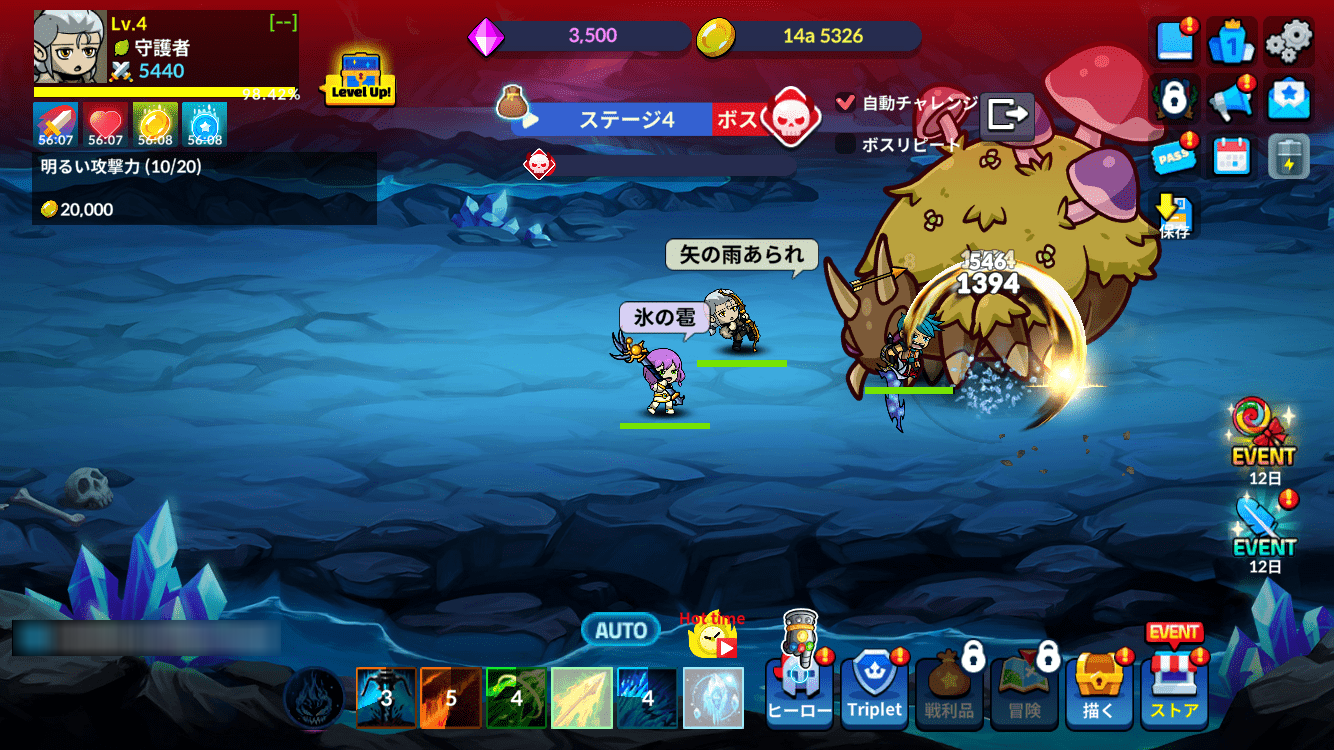Tap the battery energy icon
The image size is (1334, 750).
[x=1288, y=158]
